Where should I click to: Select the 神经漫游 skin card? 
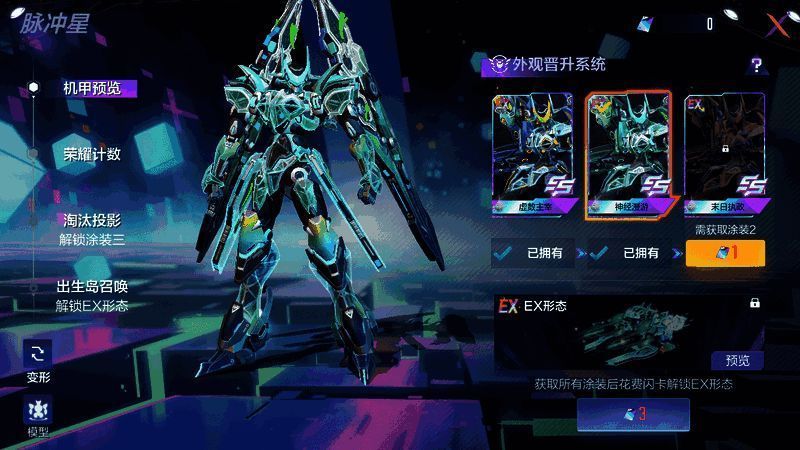[628, 154]
